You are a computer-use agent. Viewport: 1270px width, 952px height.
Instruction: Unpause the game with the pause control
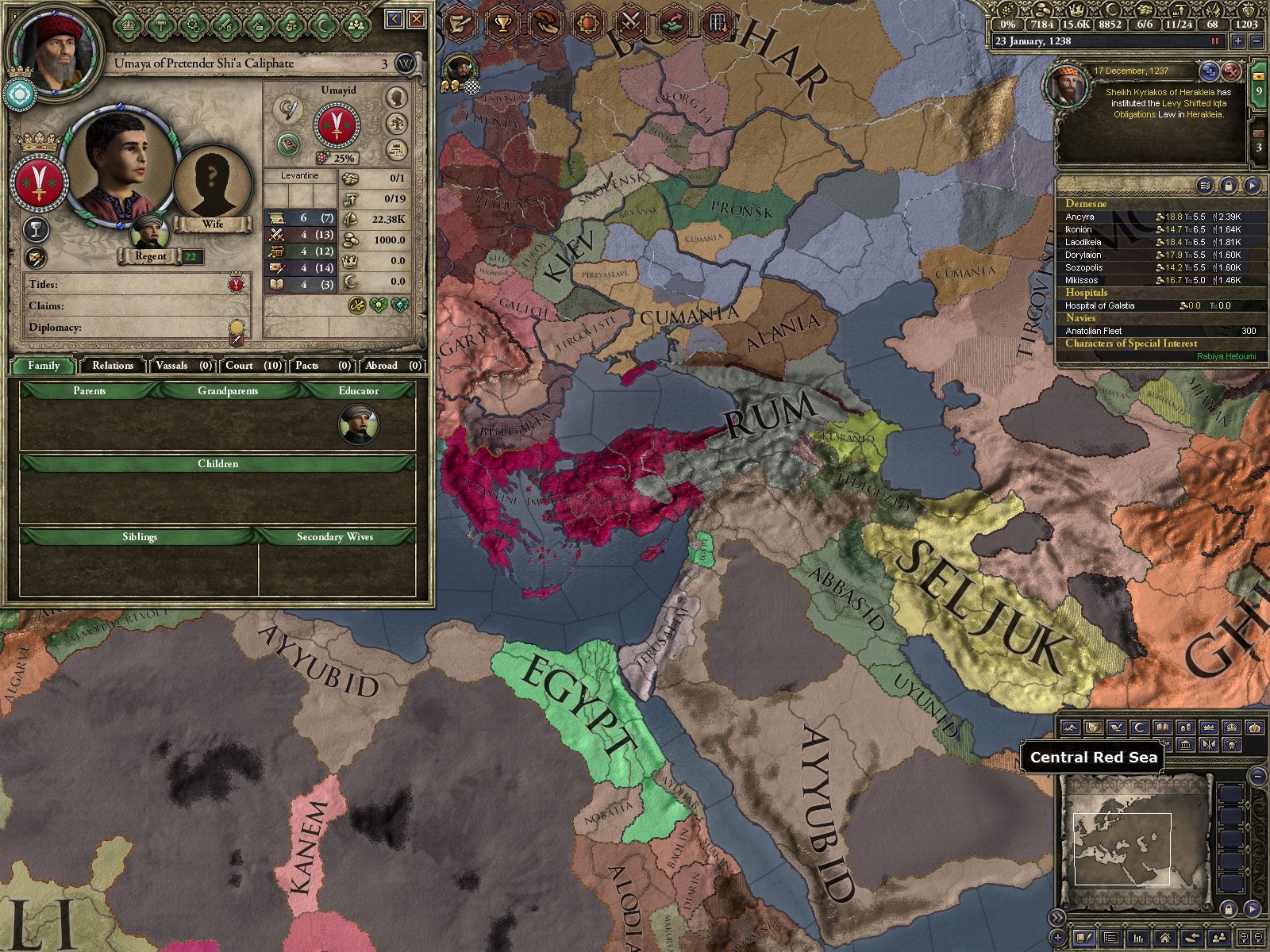(x=1215, y=41)
